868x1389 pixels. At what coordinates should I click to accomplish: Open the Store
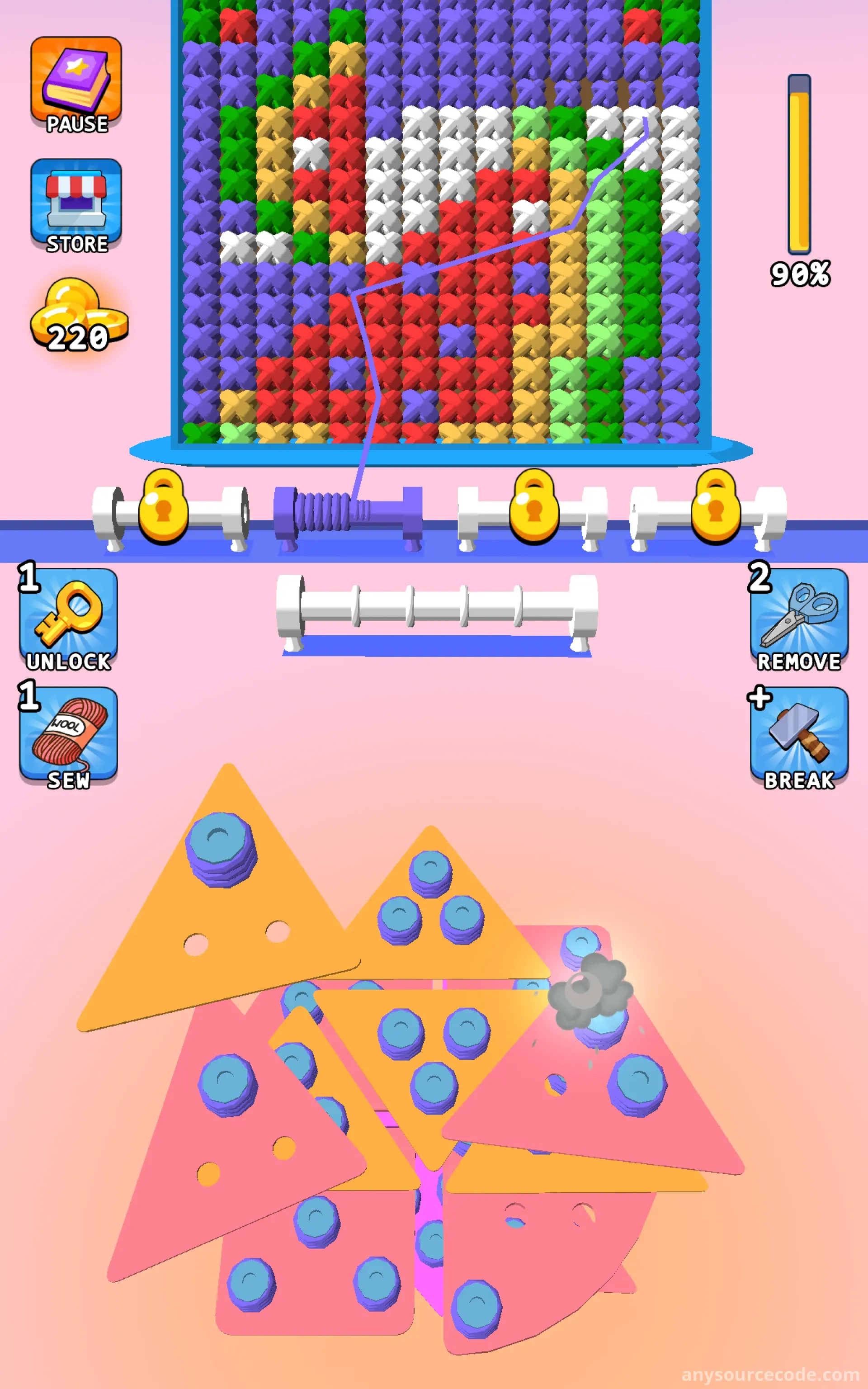click(76, 205)
